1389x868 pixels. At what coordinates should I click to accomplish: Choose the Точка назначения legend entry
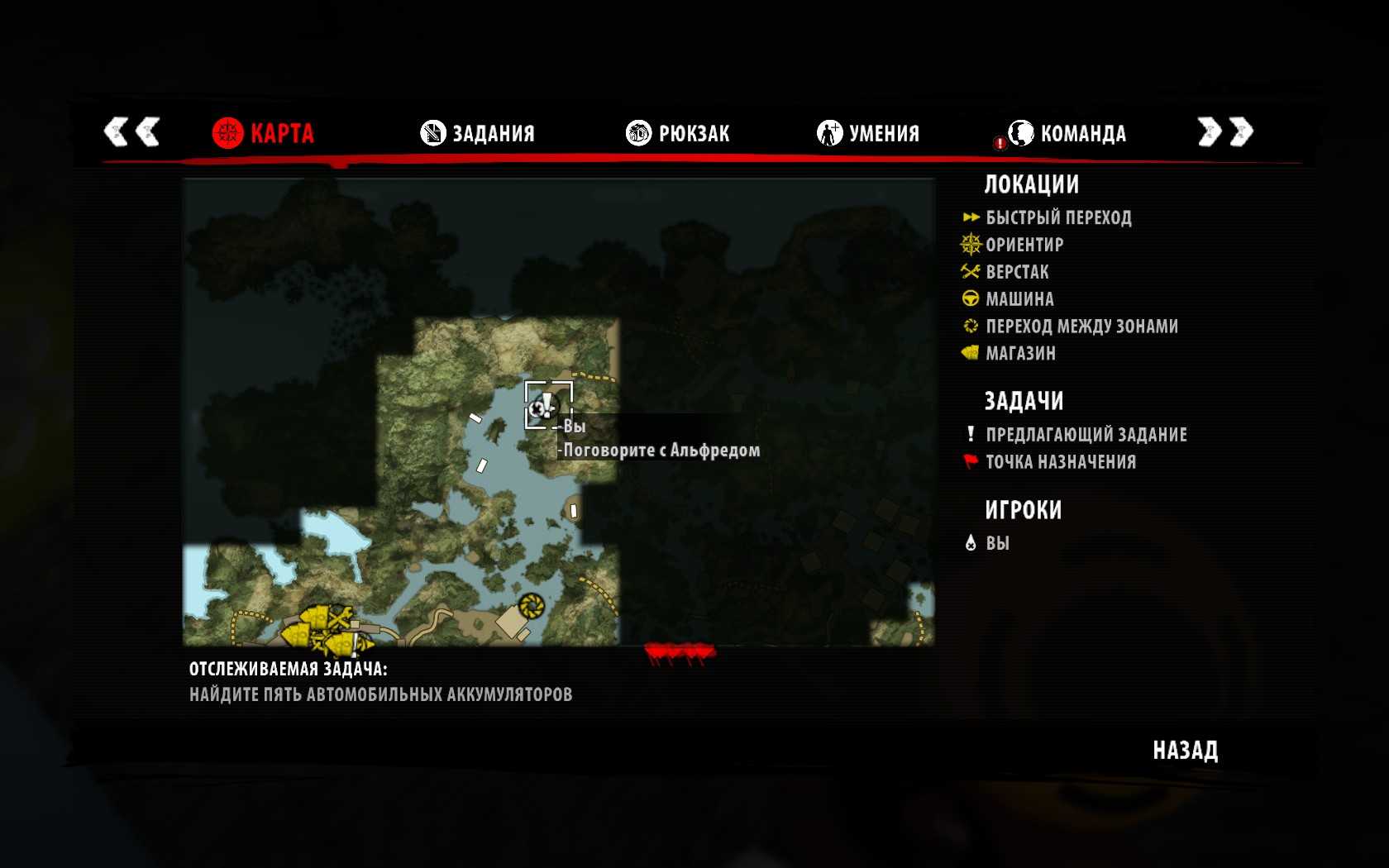click(1060, 462)
